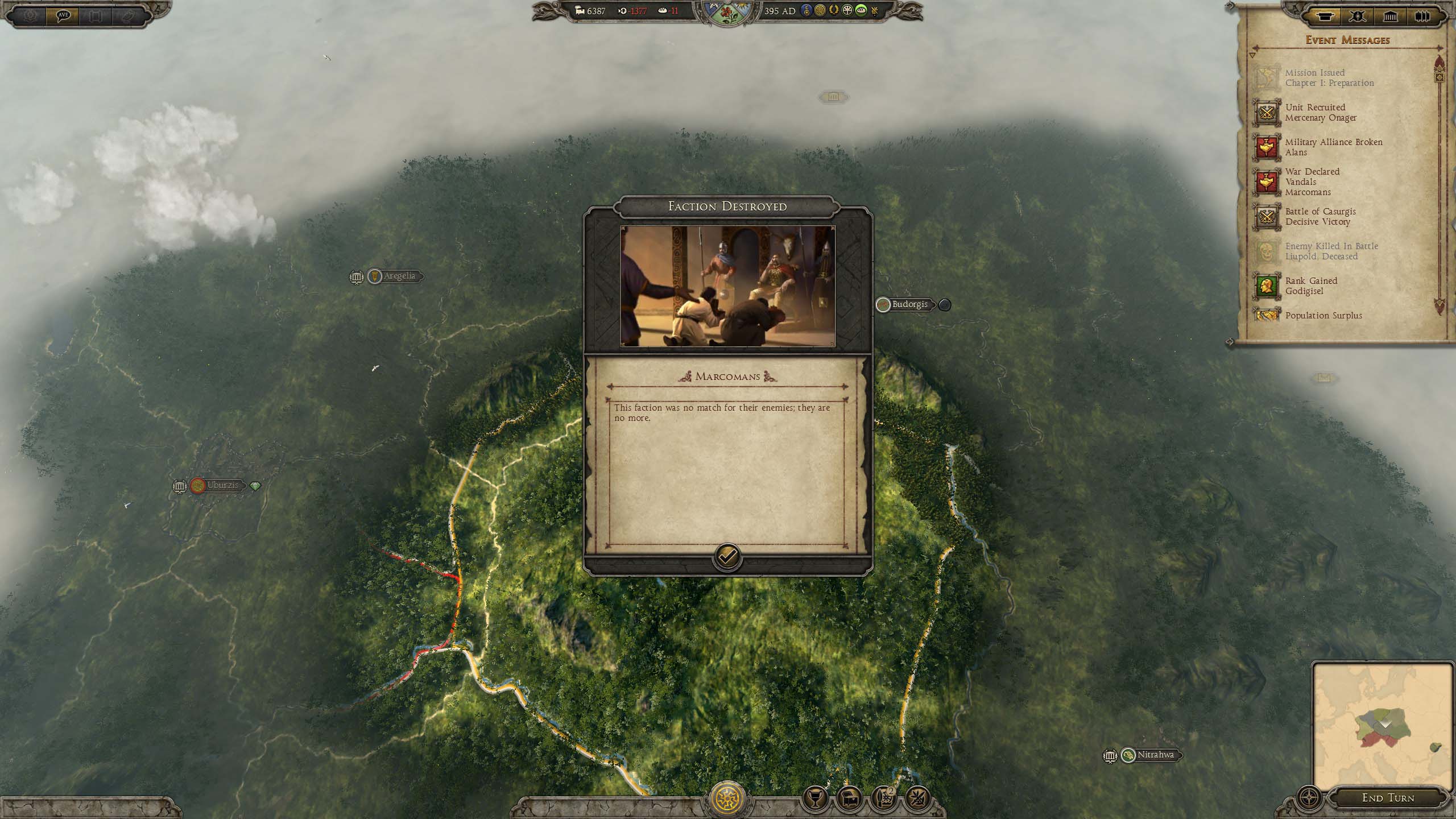This screenshot has height=819, width=1456.
Task: Switch to the temple column tab above Event Messages
Action: (1390, 16)
